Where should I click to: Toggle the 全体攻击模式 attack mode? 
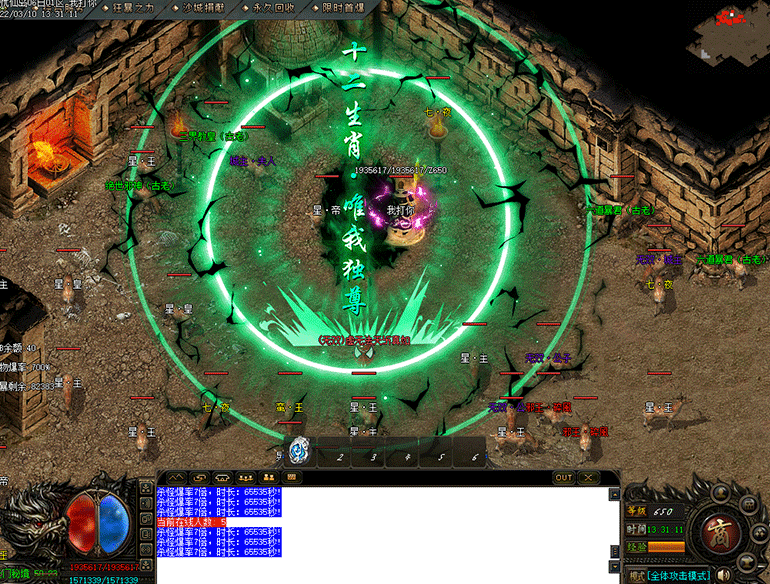(678, 575)
